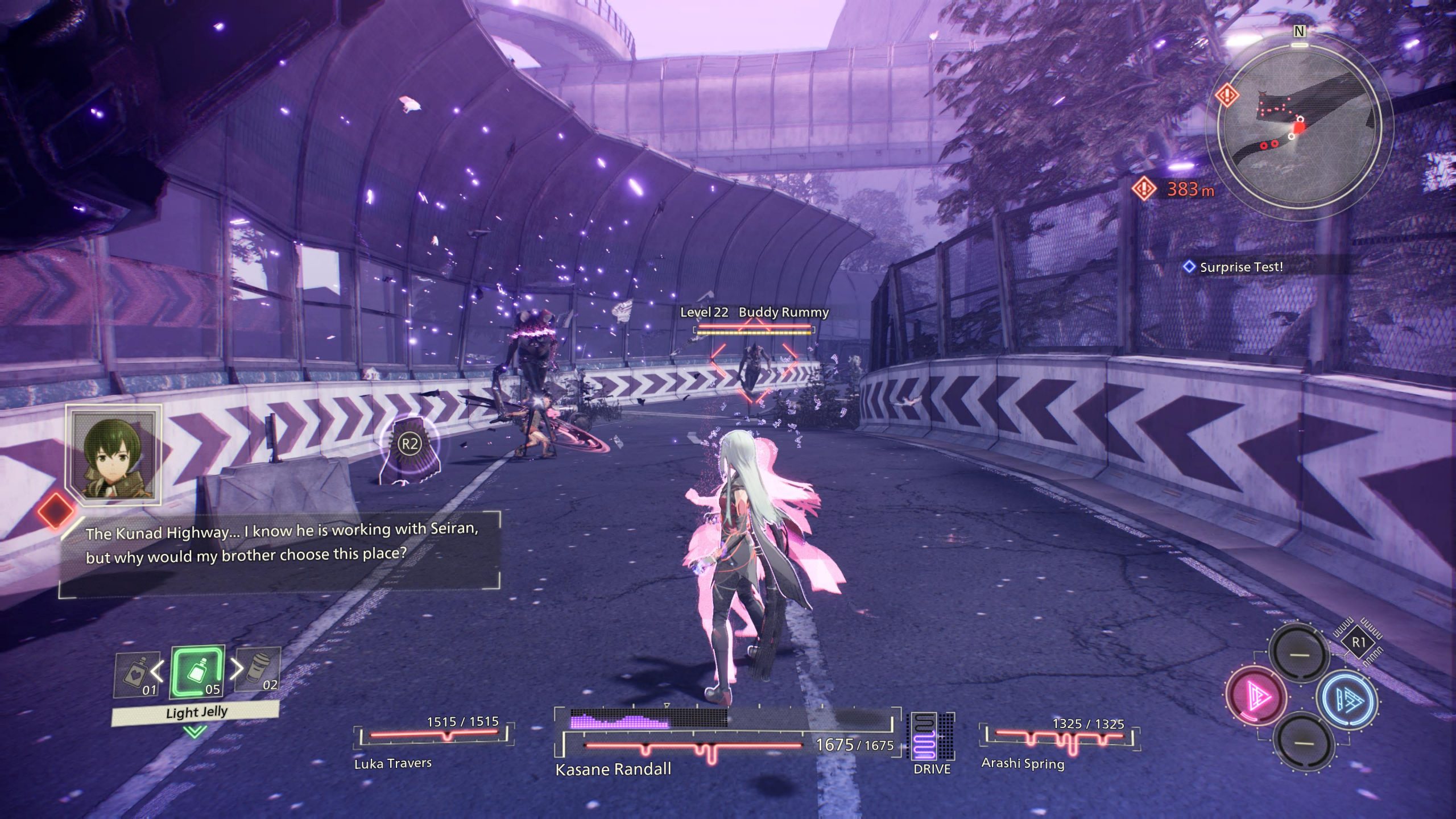Click the red objective marker on minimap
The height and width of the screenshot is (819, 1456).
point(1227,94)
